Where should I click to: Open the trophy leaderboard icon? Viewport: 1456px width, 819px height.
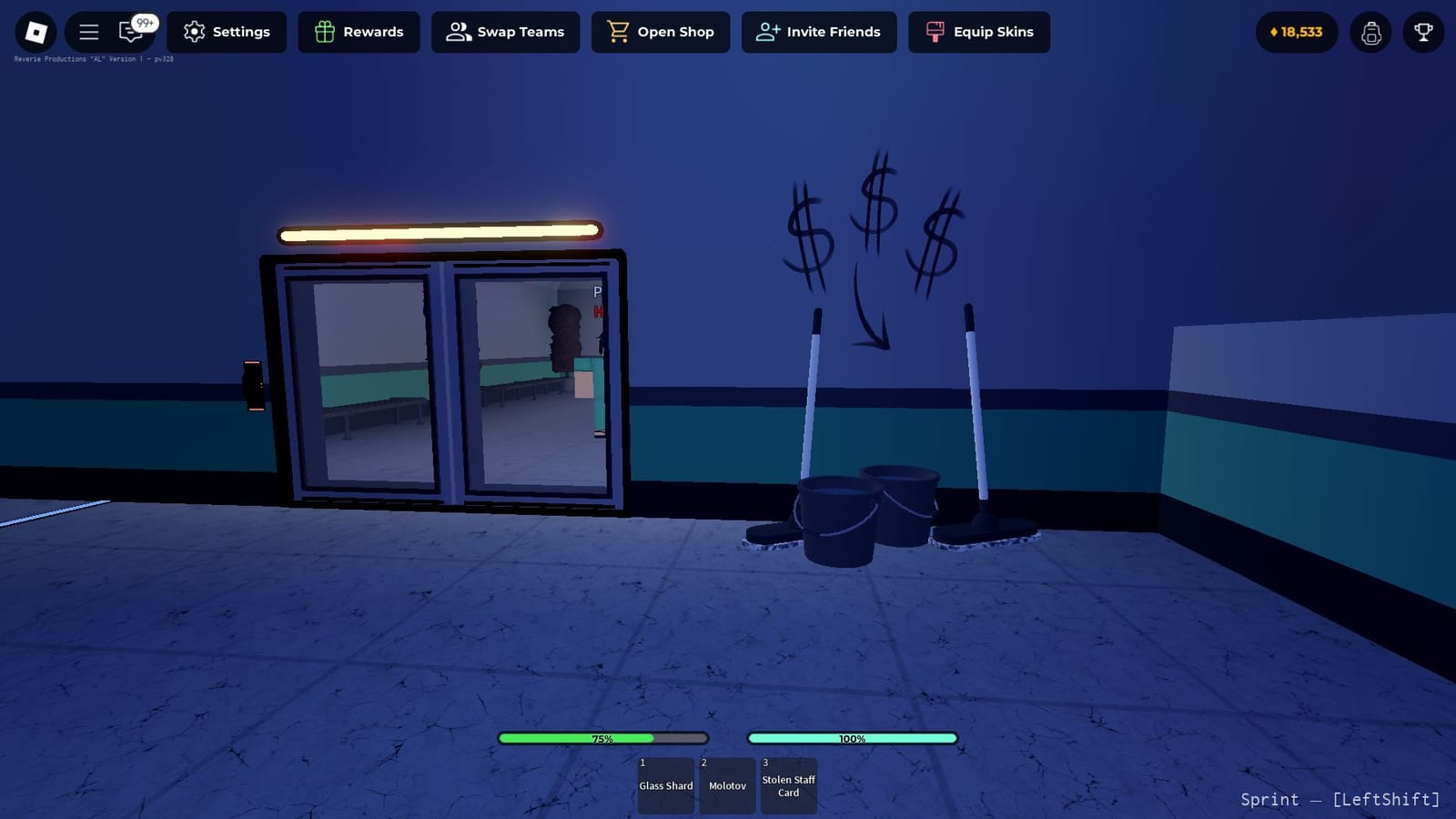point(1423,32)
